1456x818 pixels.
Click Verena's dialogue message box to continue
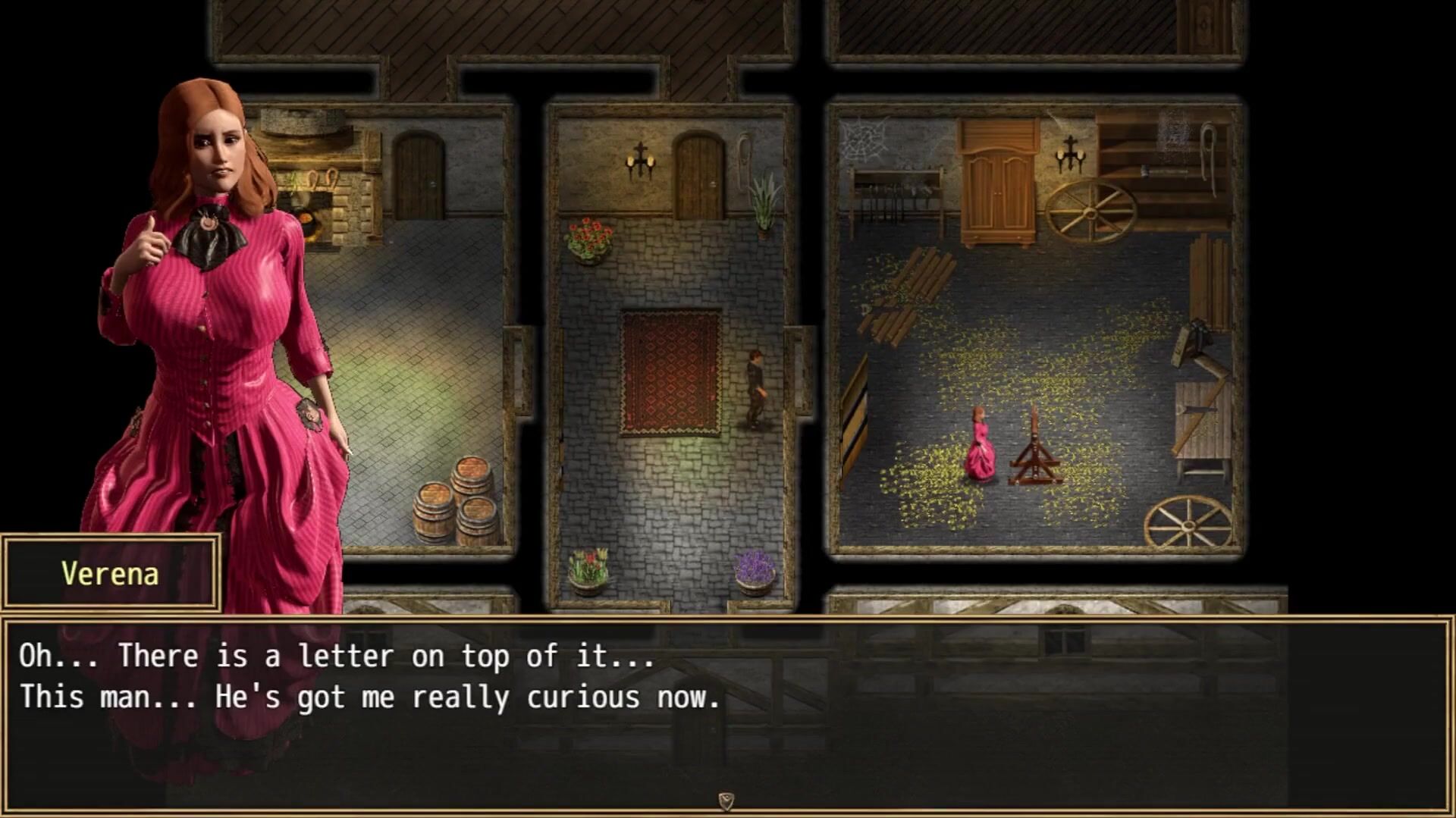point(726,713)
